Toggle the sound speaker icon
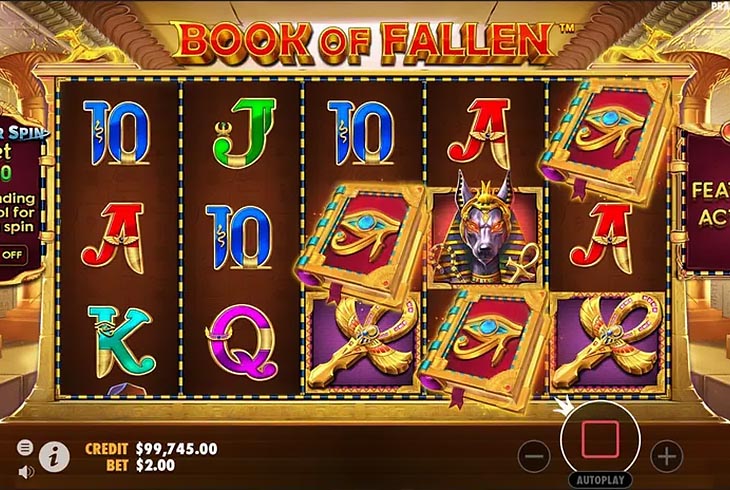The image size is (730, 490). [x=26, y=470]
